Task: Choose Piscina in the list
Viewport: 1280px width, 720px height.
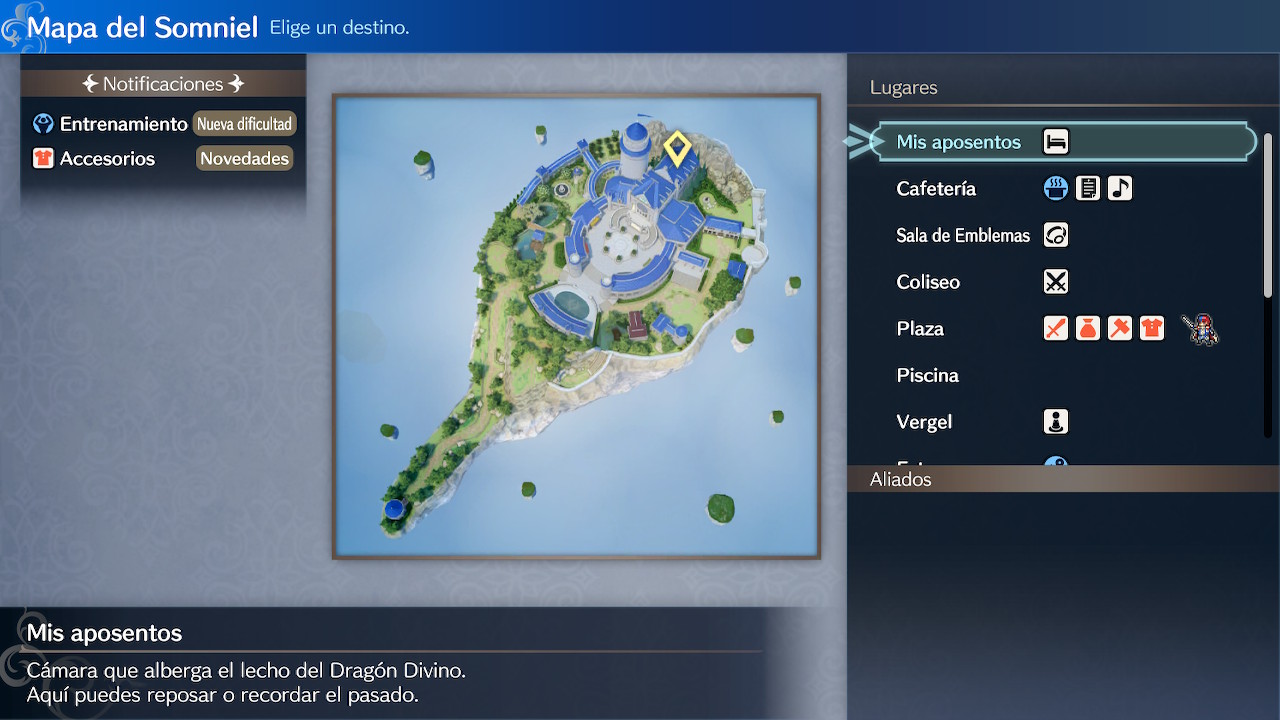Action: (927, 376)
